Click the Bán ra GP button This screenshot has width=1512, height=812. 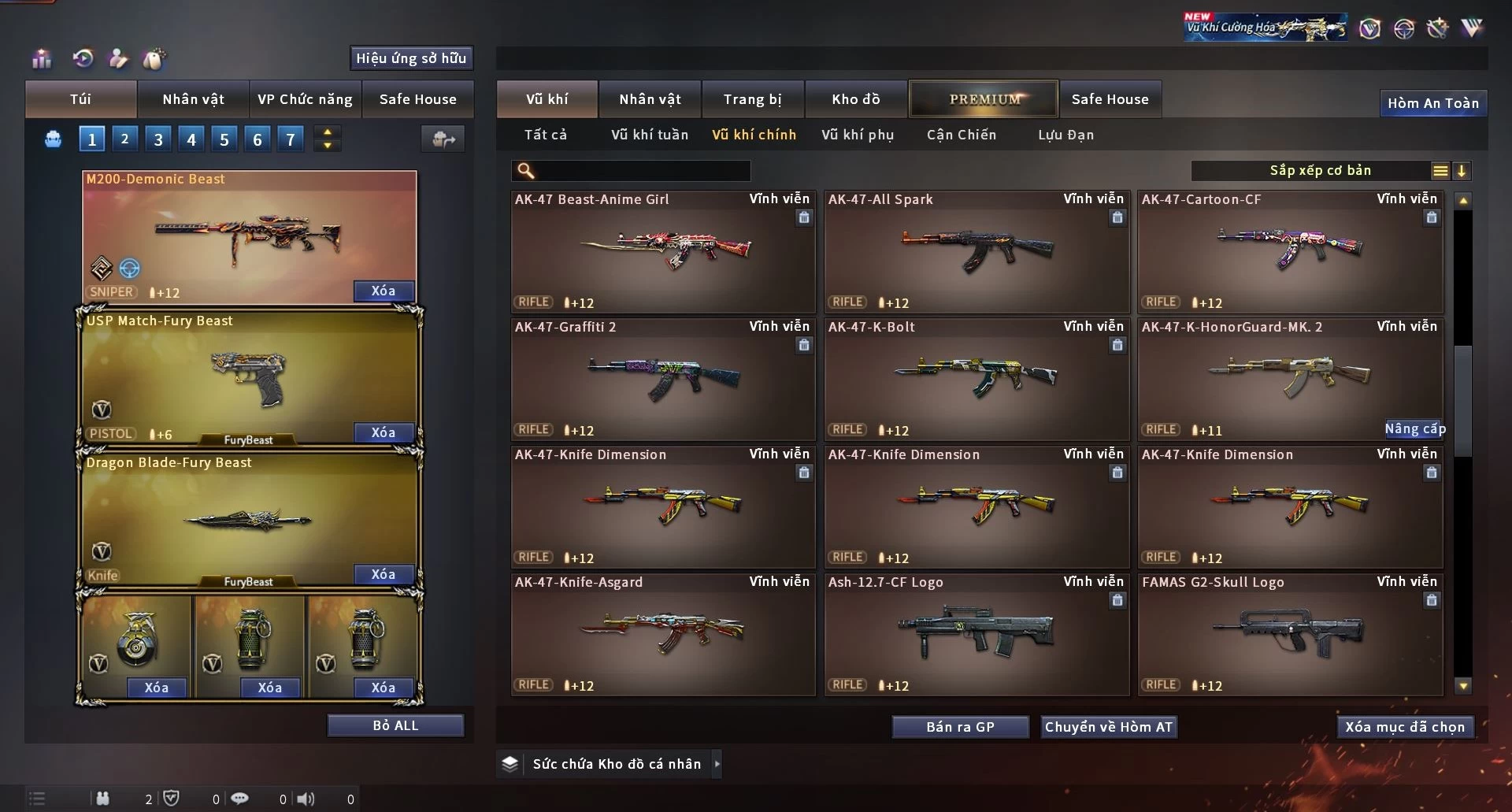click(x=960, y=727)
